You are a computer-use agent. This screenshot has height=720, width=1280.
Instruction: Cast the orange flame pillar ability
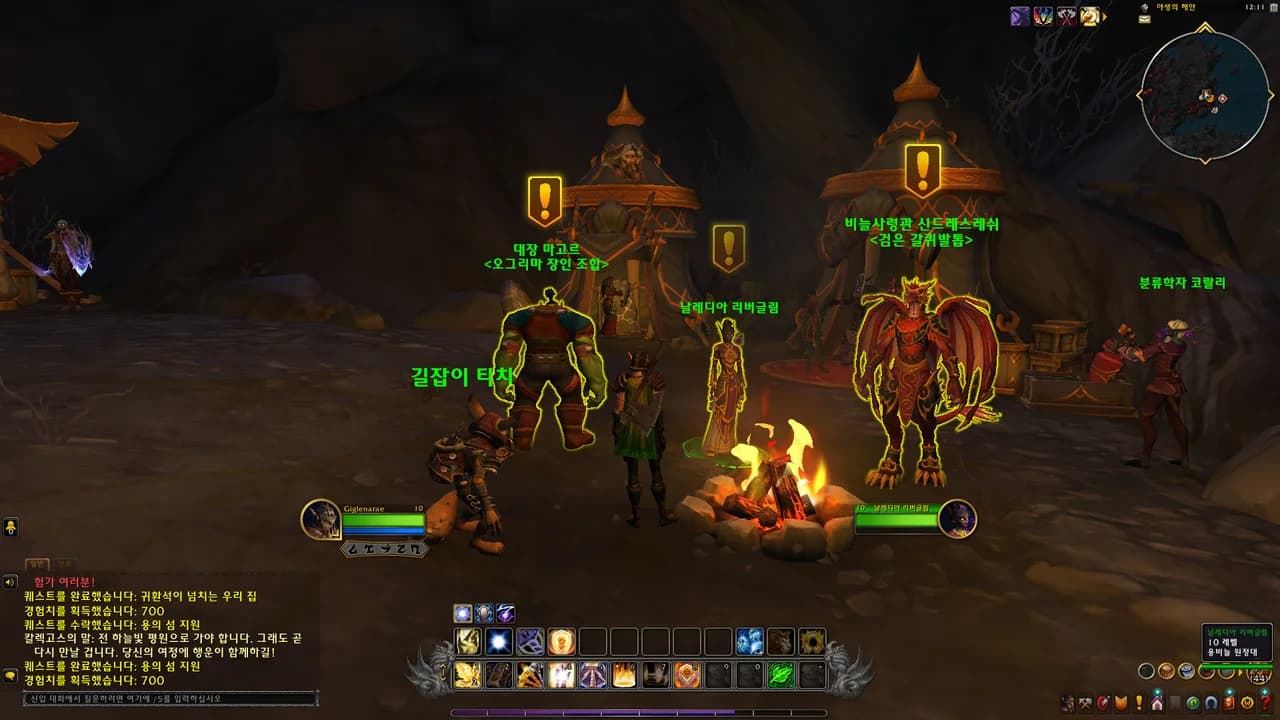click(624, 675)
